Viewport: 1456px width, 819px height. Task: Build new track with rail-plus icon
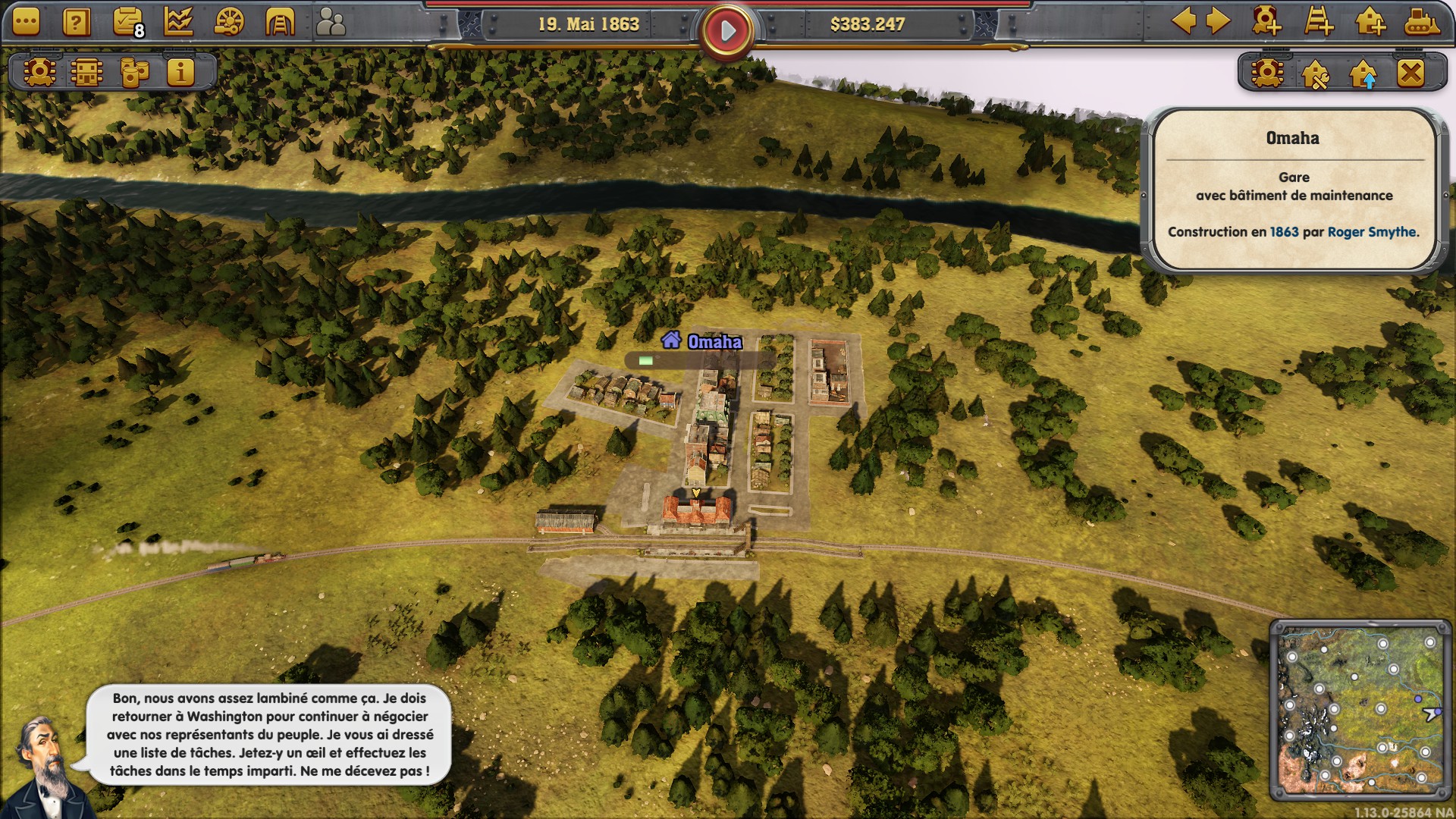pos(1319,21)
